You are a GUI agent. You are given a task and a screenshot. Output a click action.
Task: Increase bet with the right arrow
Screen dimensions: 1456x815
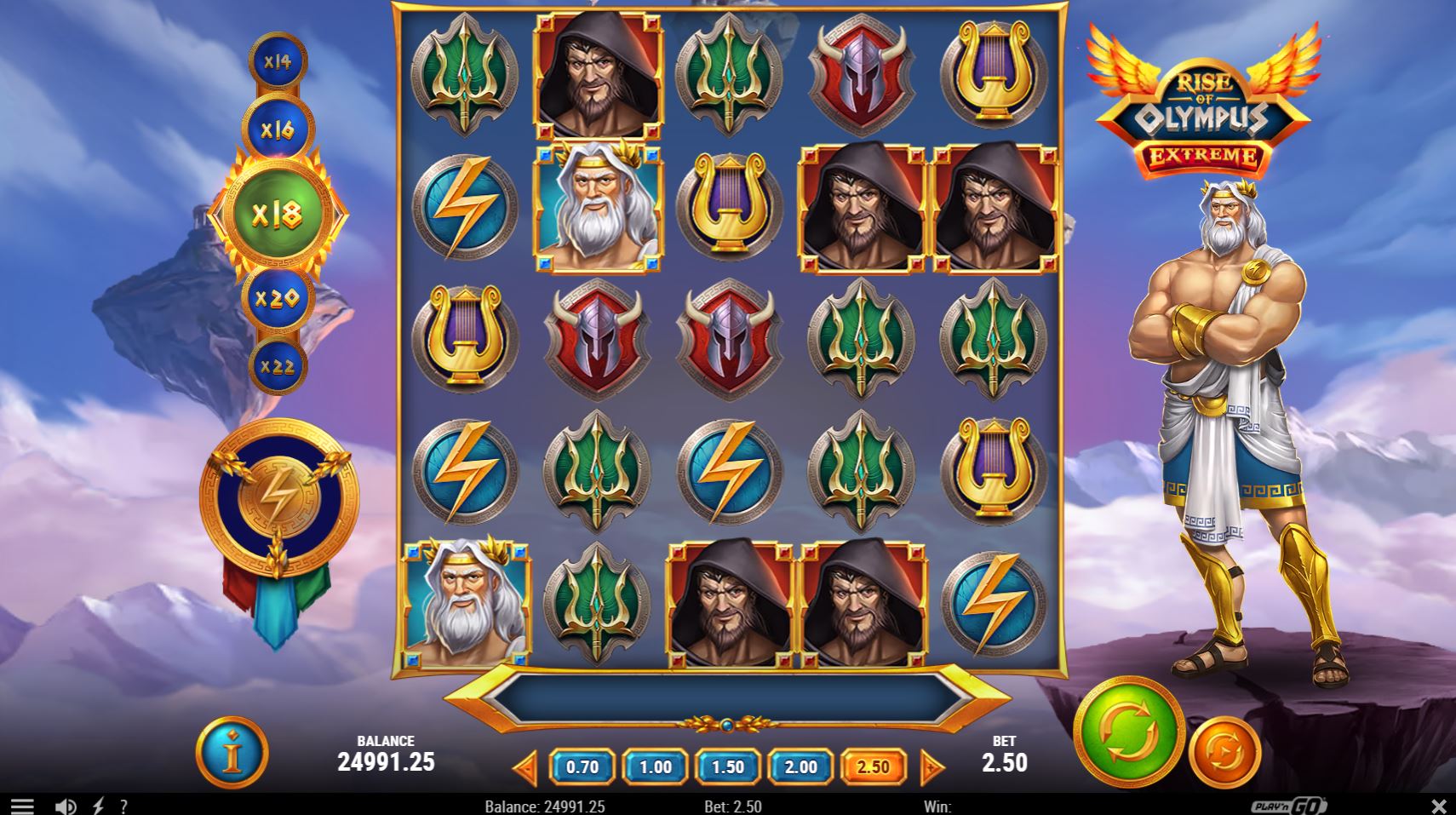[x=932, y=766]
